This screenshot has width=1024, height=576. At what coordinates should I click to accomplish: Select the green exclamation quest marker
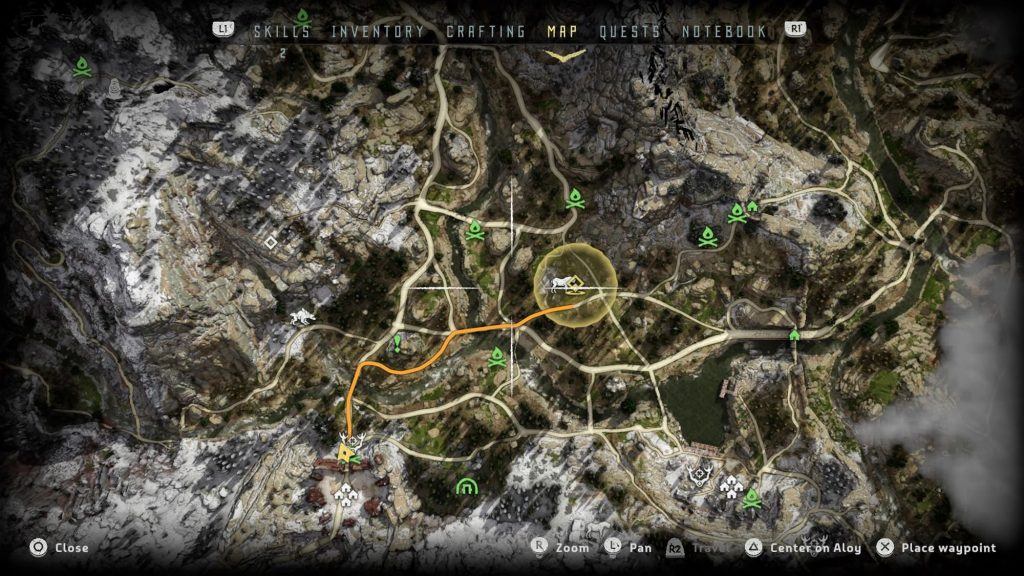[x=398, y=344]
